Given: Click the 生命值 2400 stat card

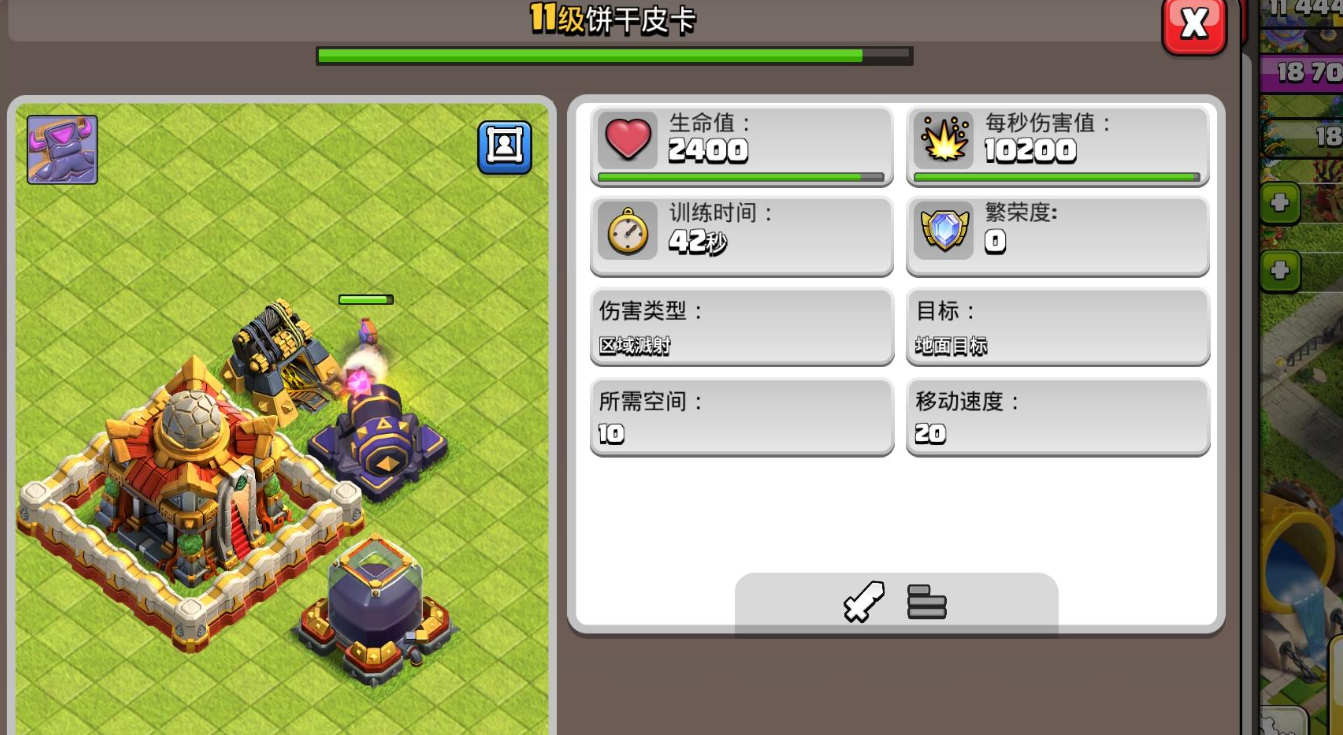Looking at the screenshot, I should click(x=741, y=146).
